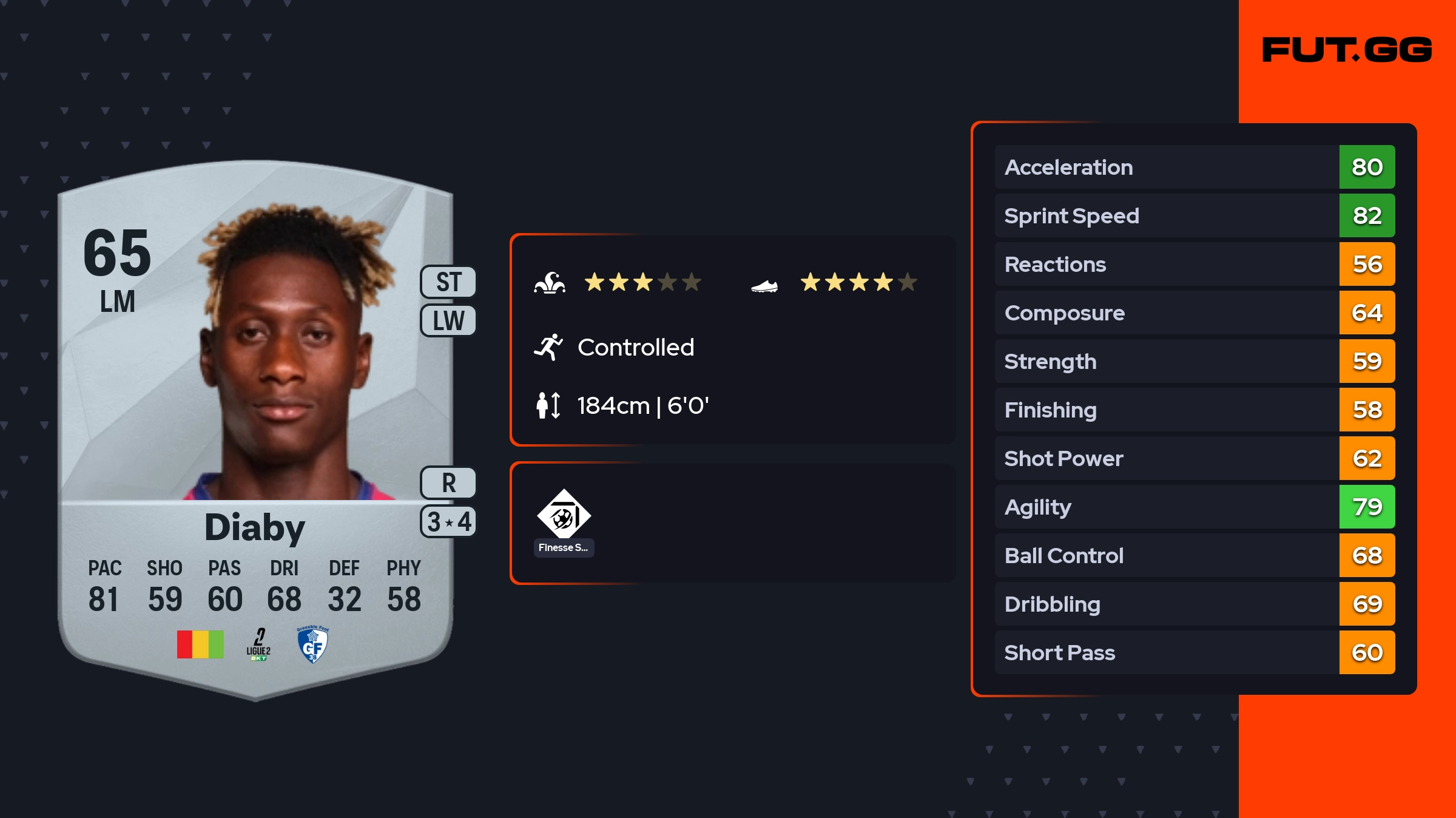Click the Acceleration stat row

pyautogui.click(x=1194, y=167)
